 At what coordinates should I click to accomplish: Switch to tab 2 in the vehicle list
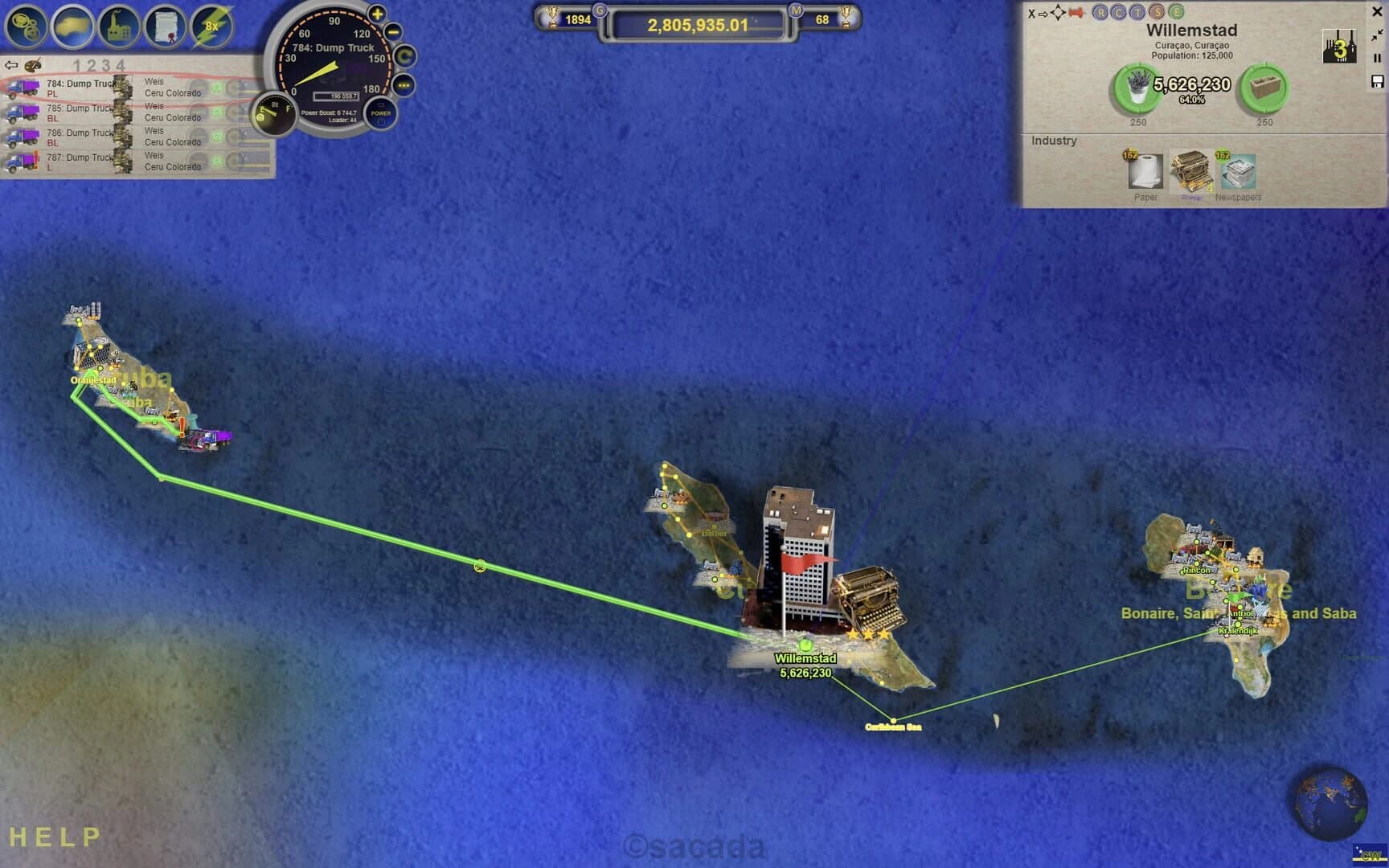click(x=92, y=63)
